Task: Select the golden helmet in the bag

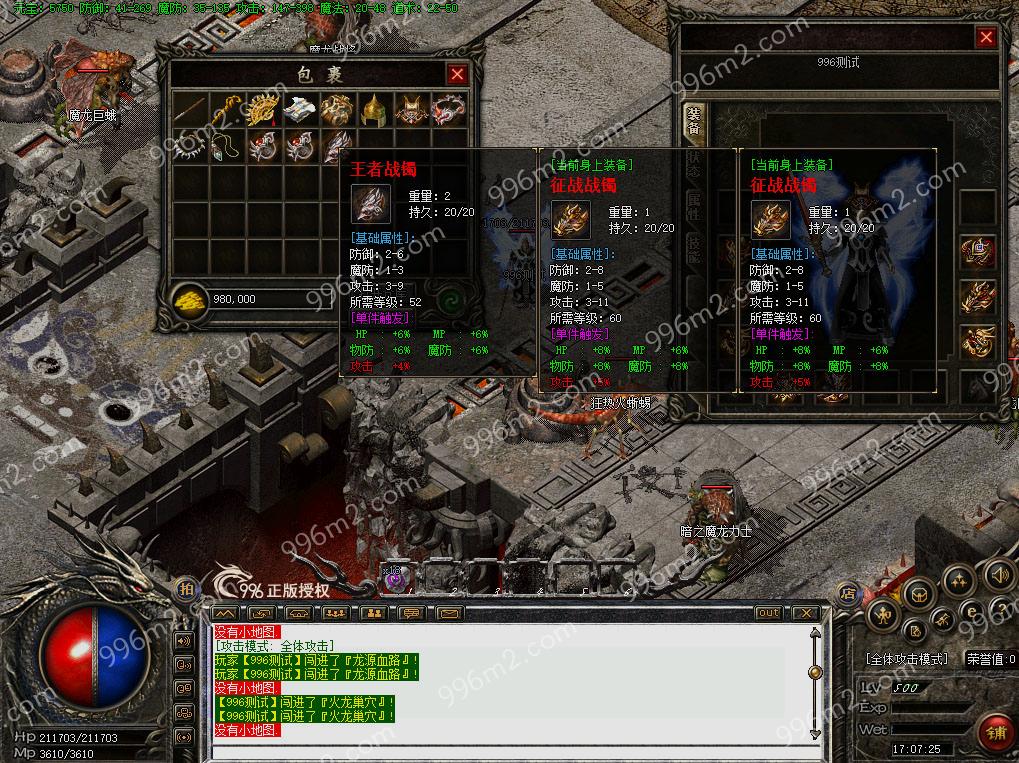Action: pos(374,108)
